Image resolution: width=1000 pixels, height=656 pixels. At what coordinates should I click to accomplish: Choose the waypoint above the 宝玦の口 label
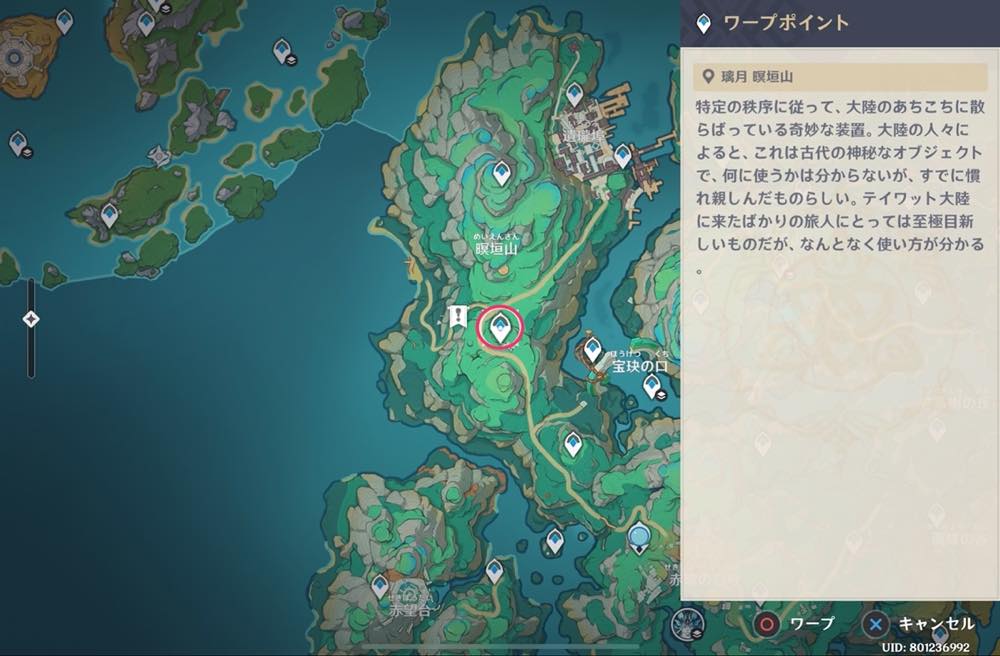pos(592,349)
